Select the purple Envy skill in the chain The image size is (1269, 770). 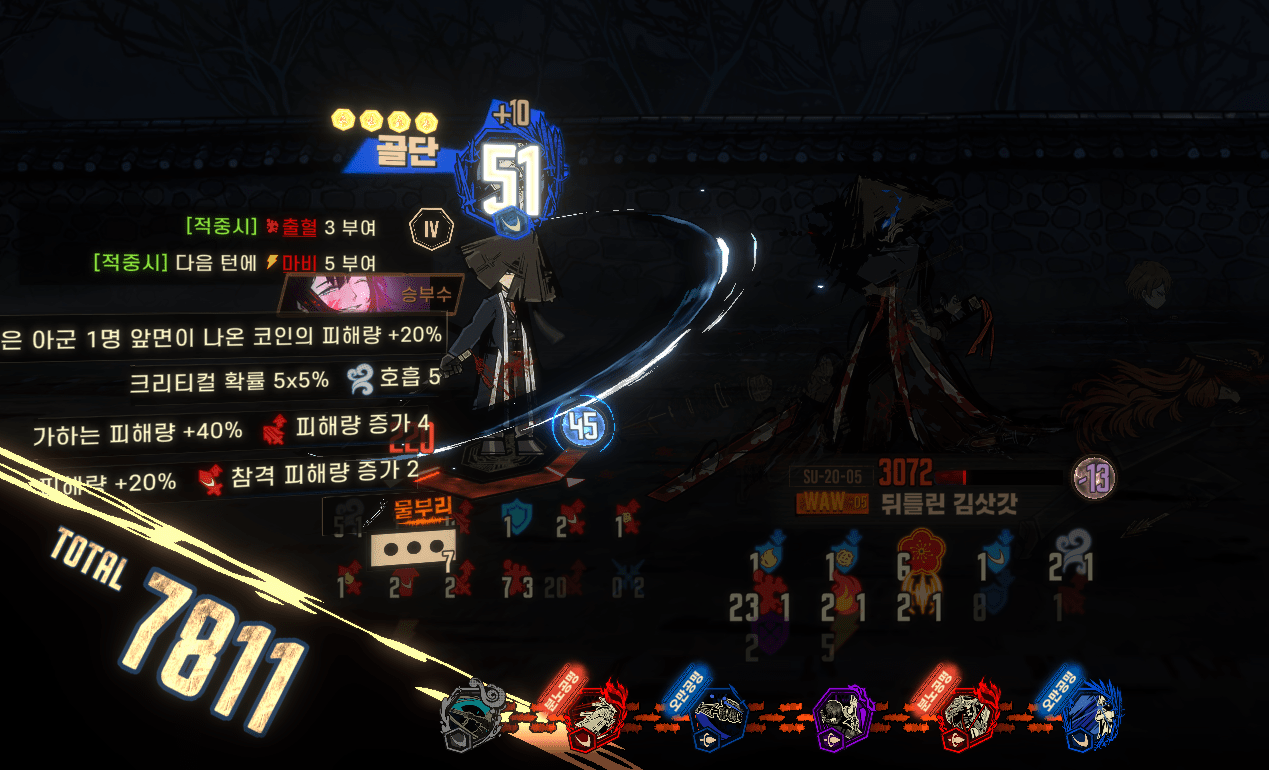[843, 717]
